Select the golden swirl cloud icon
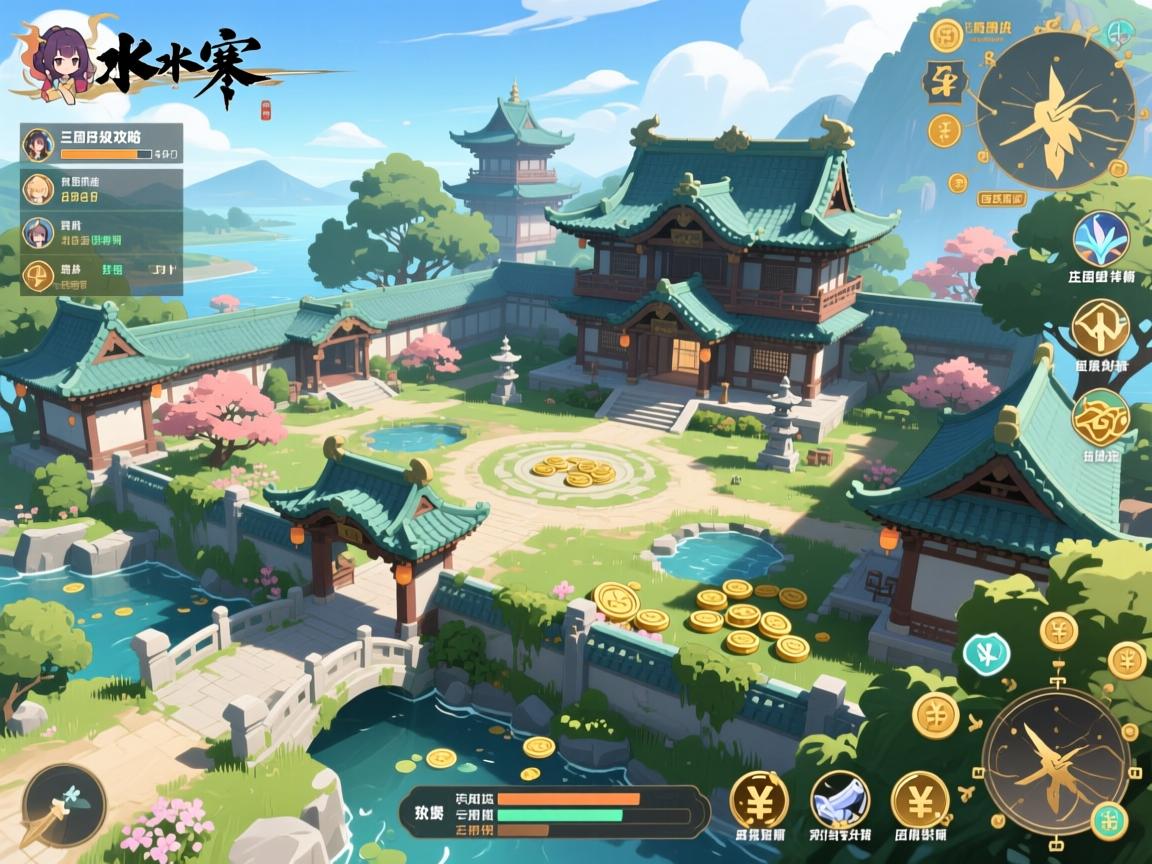 click(1100, 417)
